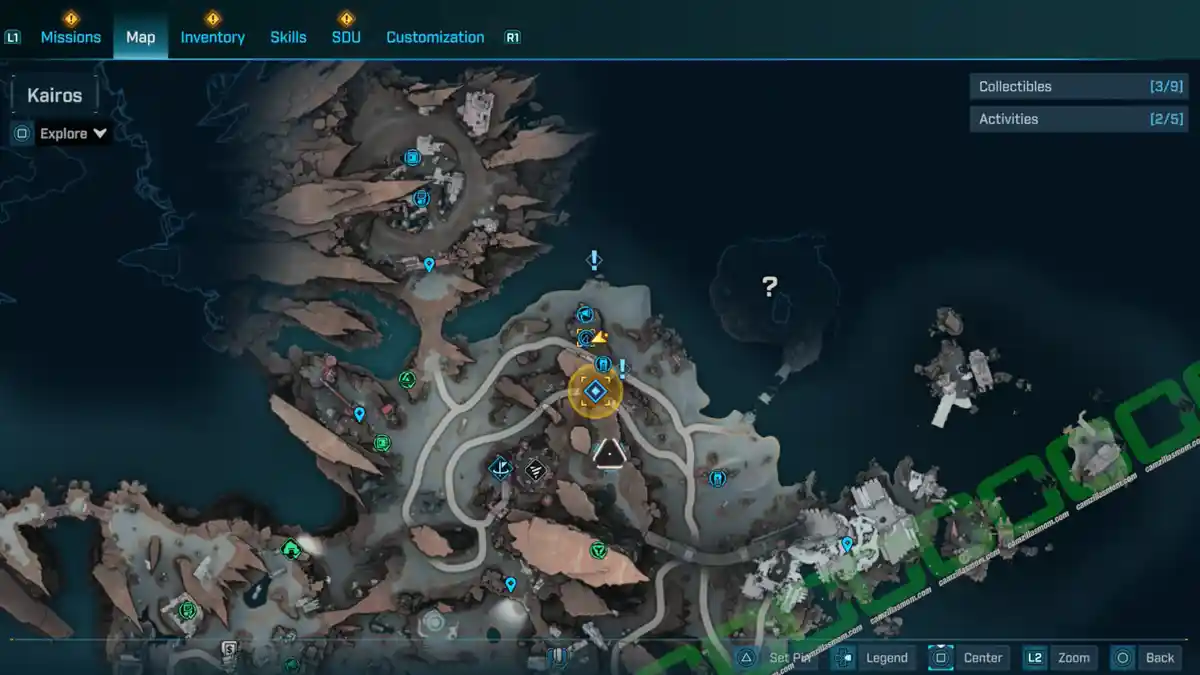Go to the Skills tab
The width and height of the screenshot is (1200, 675).
point(288,37)
